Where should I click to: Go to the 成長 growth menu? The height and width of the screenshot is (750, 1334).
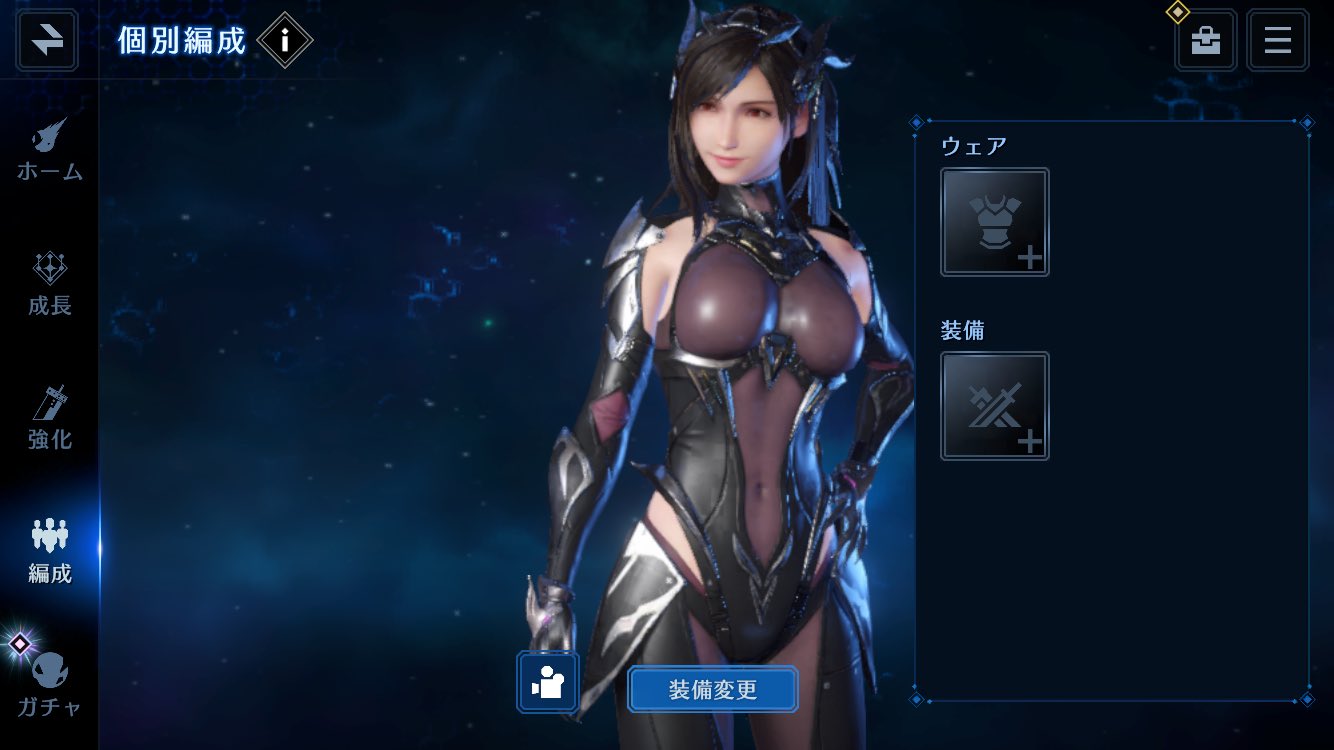(49, 284)
